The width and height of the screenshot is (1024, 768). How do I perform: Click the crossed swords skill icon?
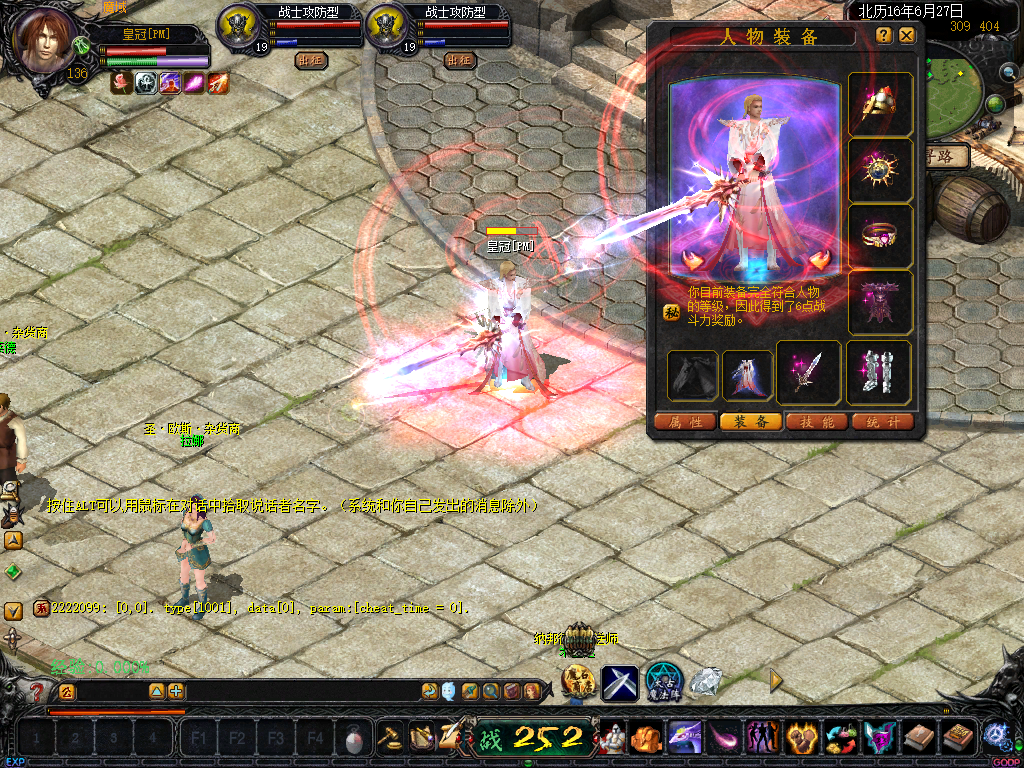point(620,682)
